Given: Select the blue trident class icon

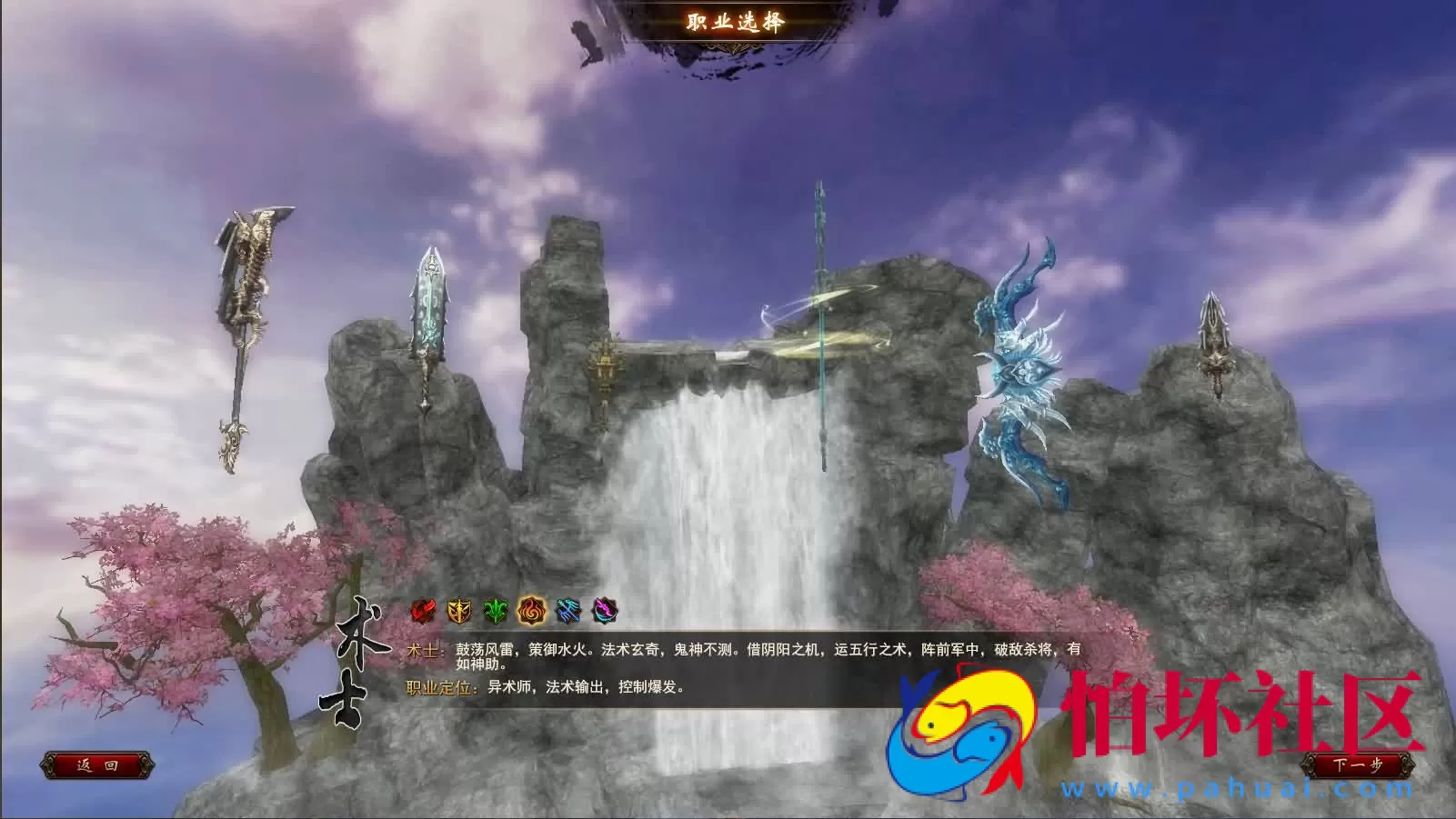Looking at the screenshot, I should pos(567,610).
